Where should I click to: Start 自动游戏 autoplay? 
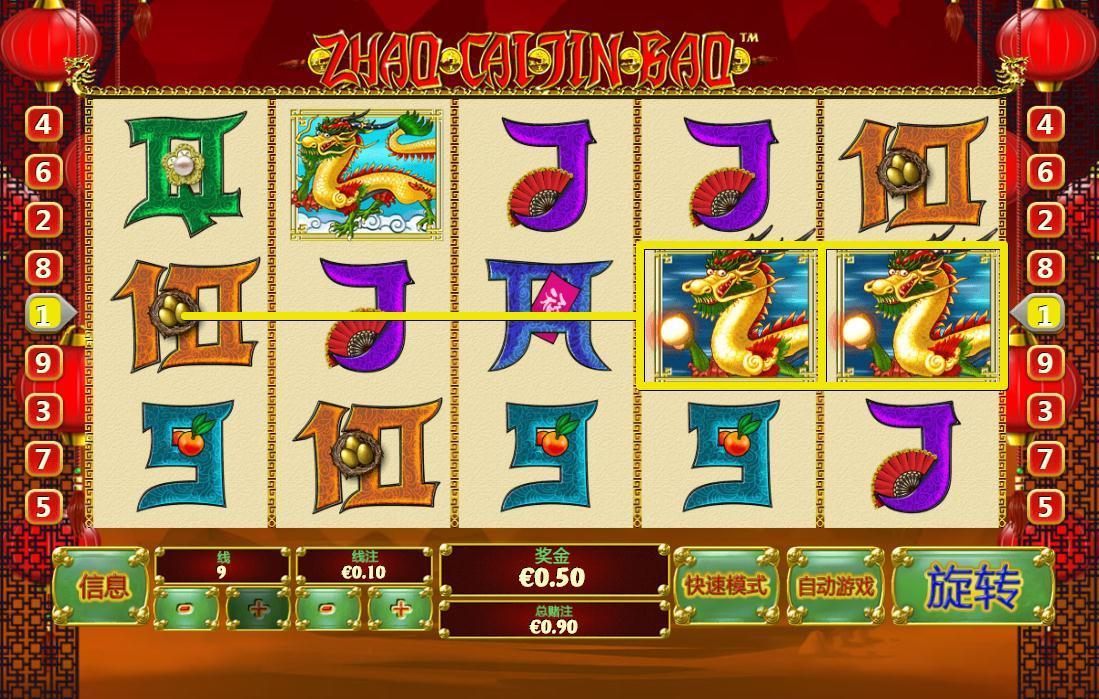836,587
